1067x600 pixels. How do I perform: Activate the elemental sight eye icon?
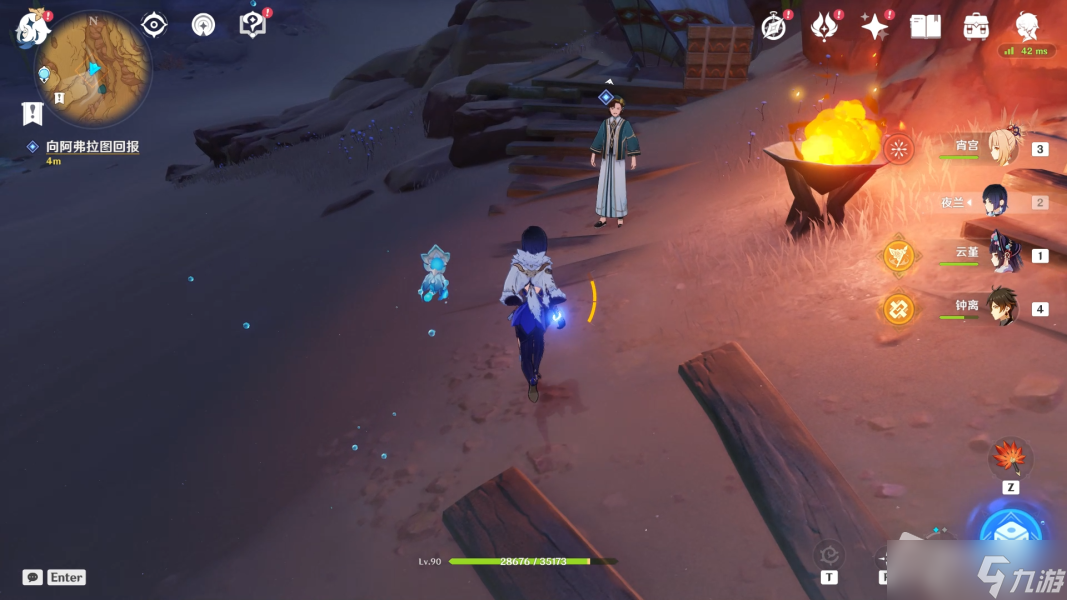[154, 25]
